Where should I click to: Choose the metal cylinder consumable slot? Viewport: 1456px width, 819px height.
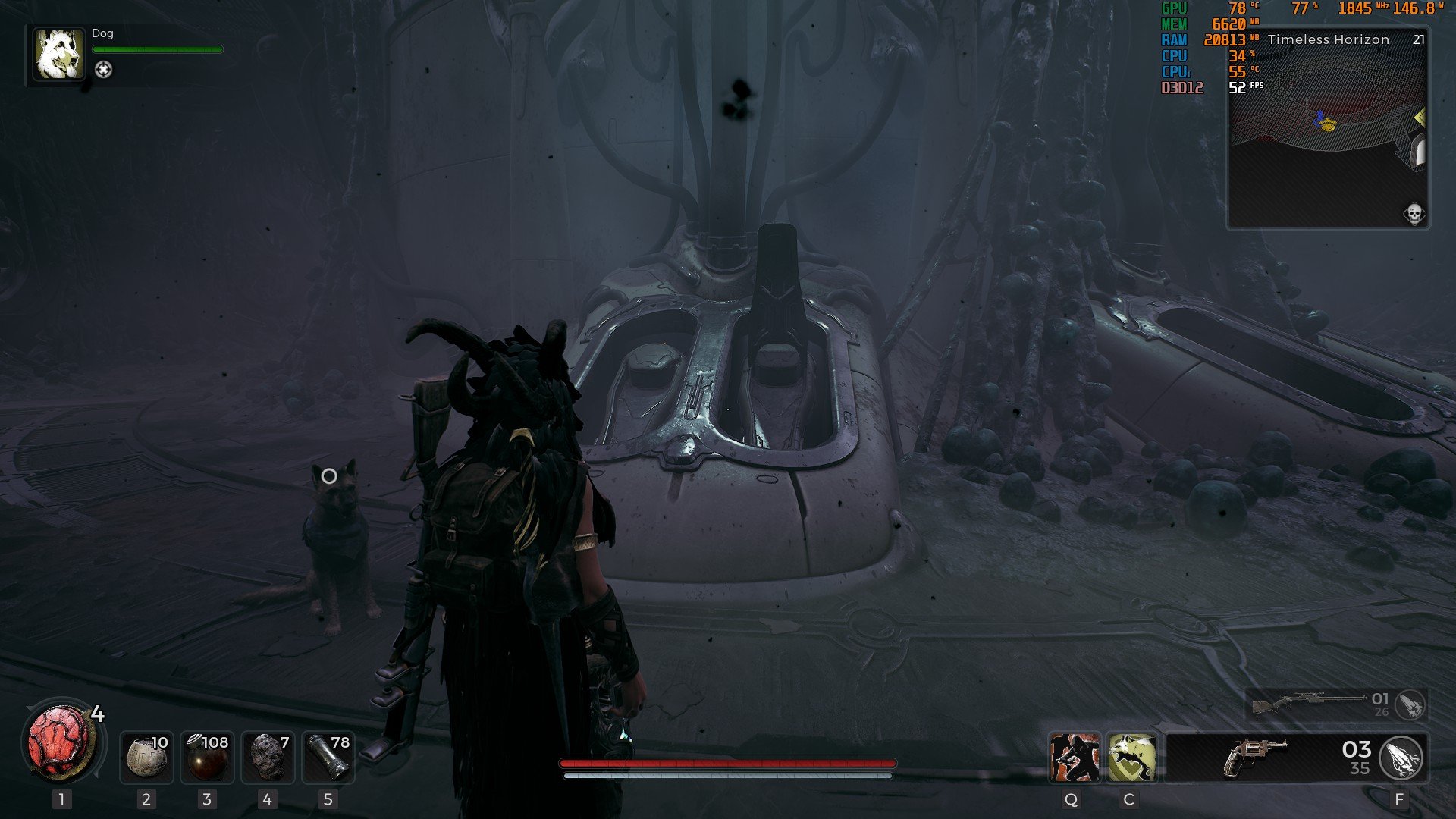pos(328,757)
